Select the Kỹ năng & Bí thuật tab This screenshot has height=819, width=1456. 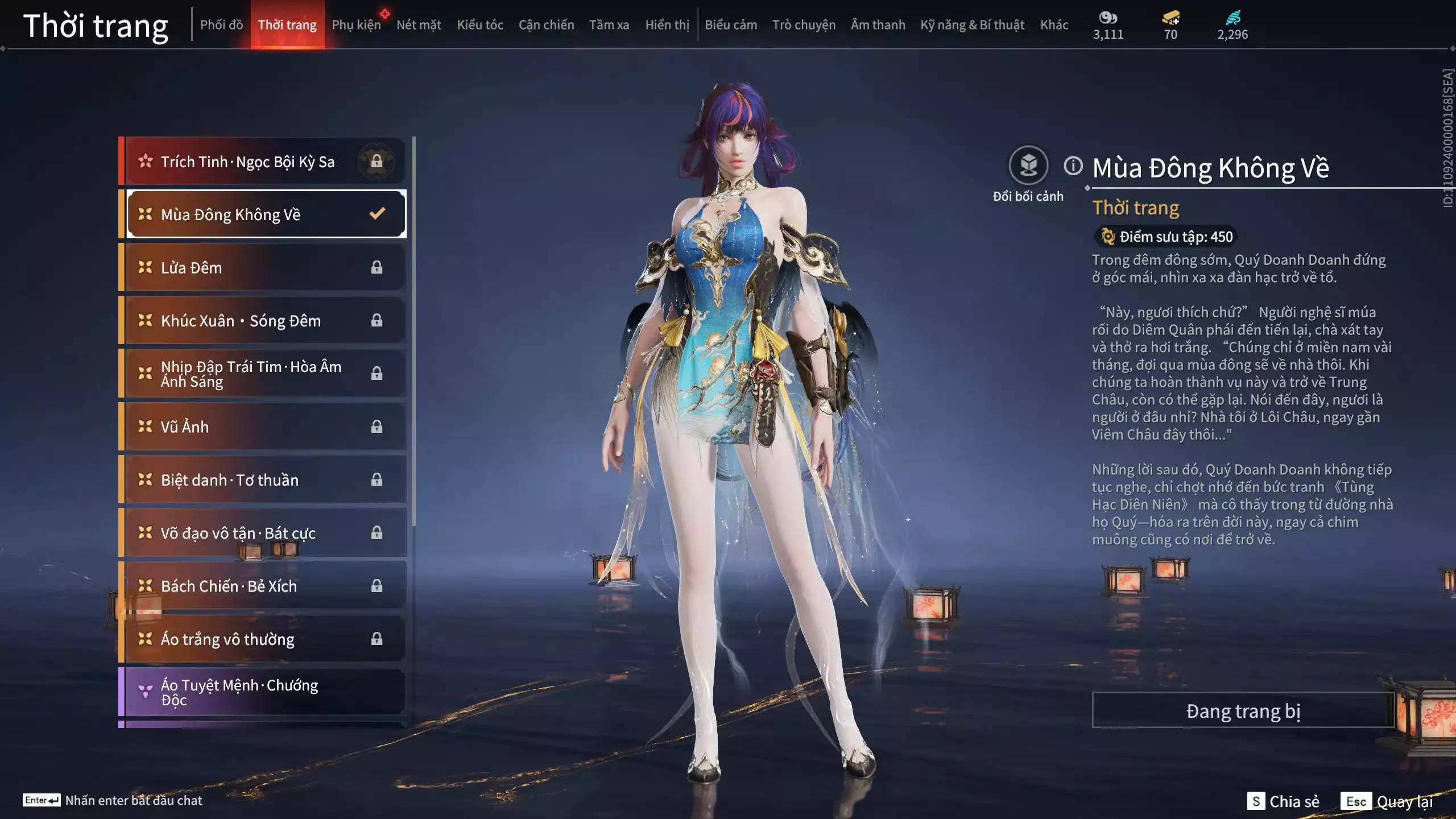pyautogui.click(x=972, y=25)
